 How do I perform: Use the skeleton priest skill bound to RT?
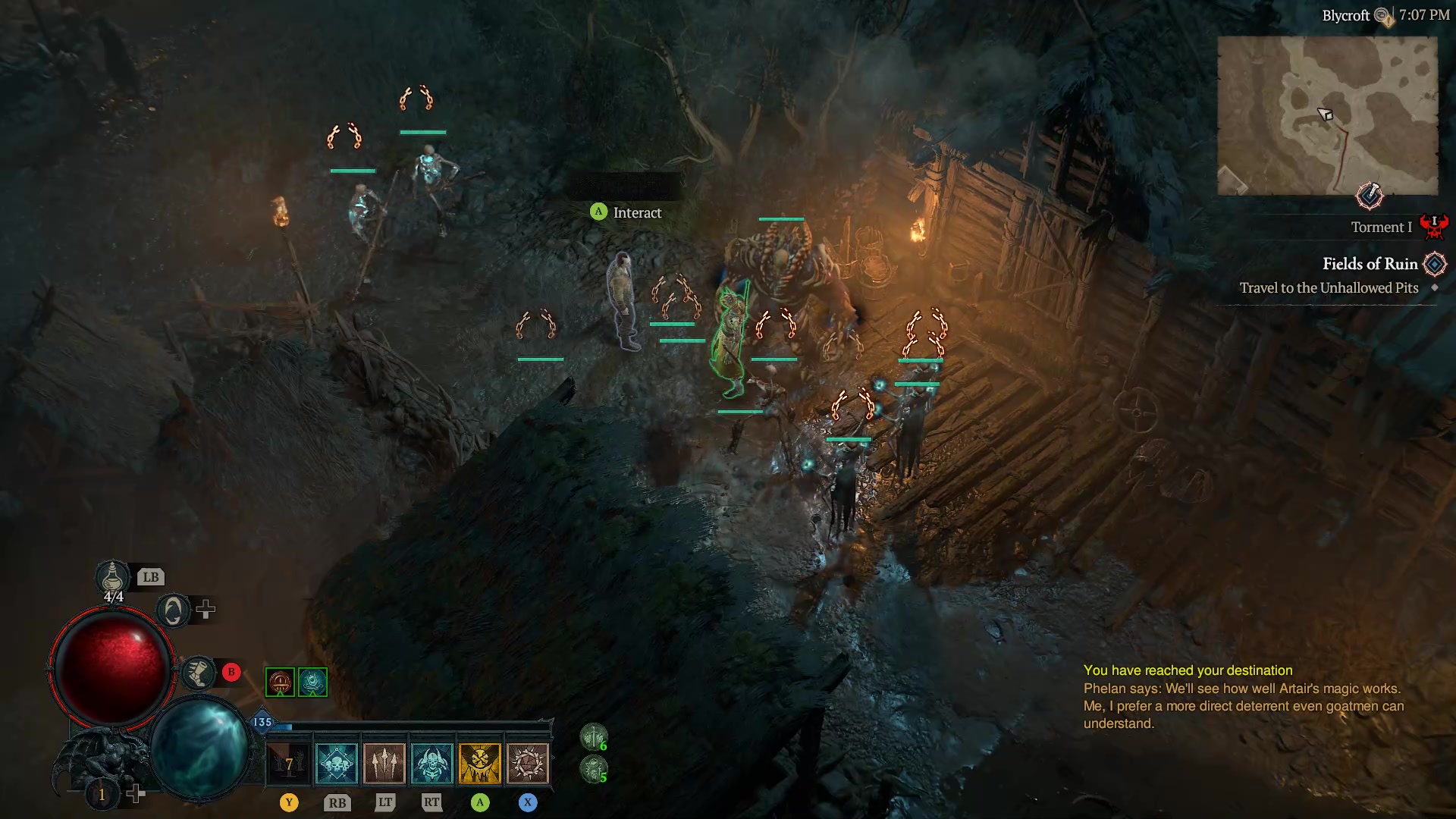coord(431,762)
